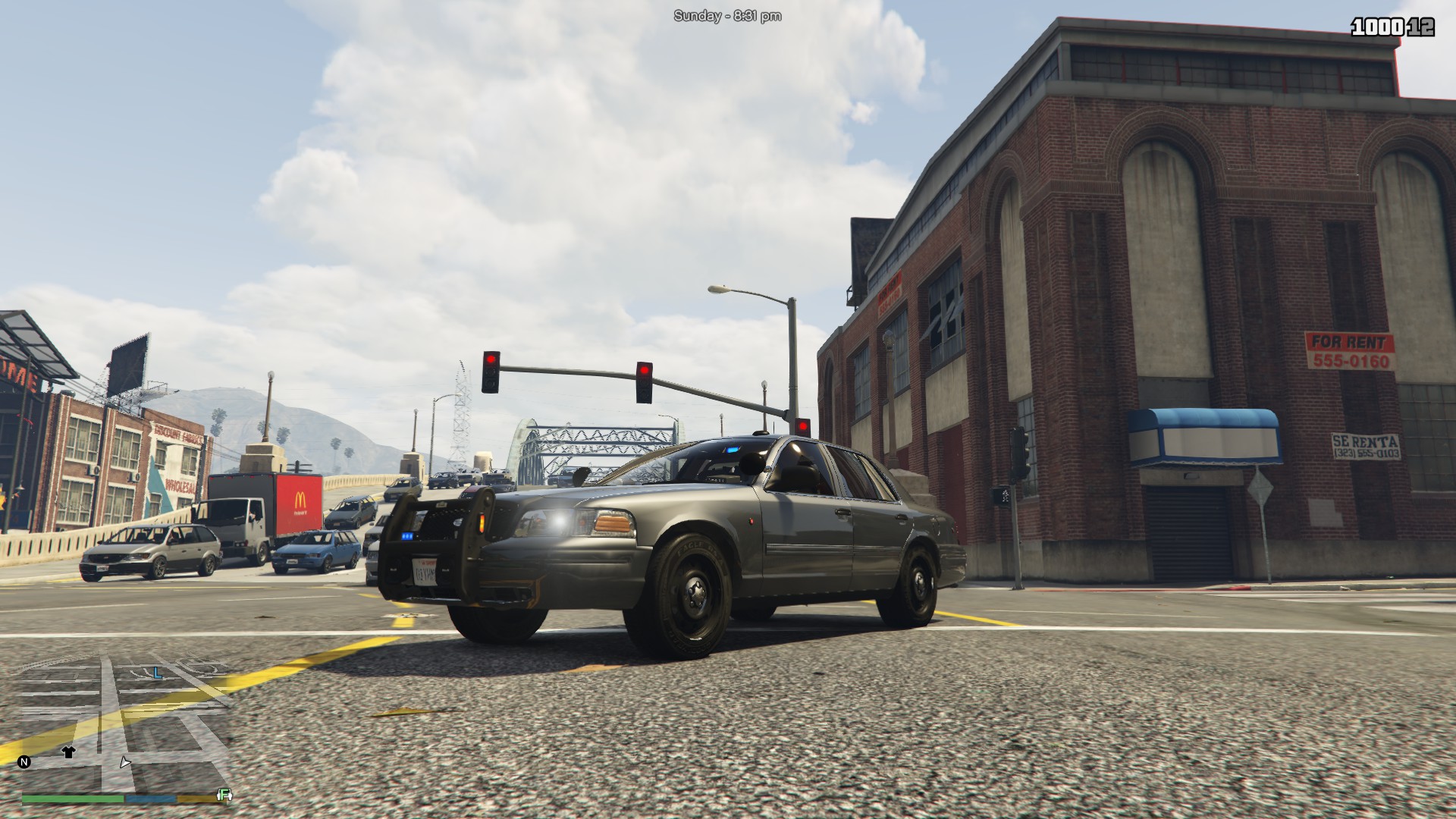Select the blue L marker on minimap
This screenshot has width=1456, height=819.
click(157, 673)
